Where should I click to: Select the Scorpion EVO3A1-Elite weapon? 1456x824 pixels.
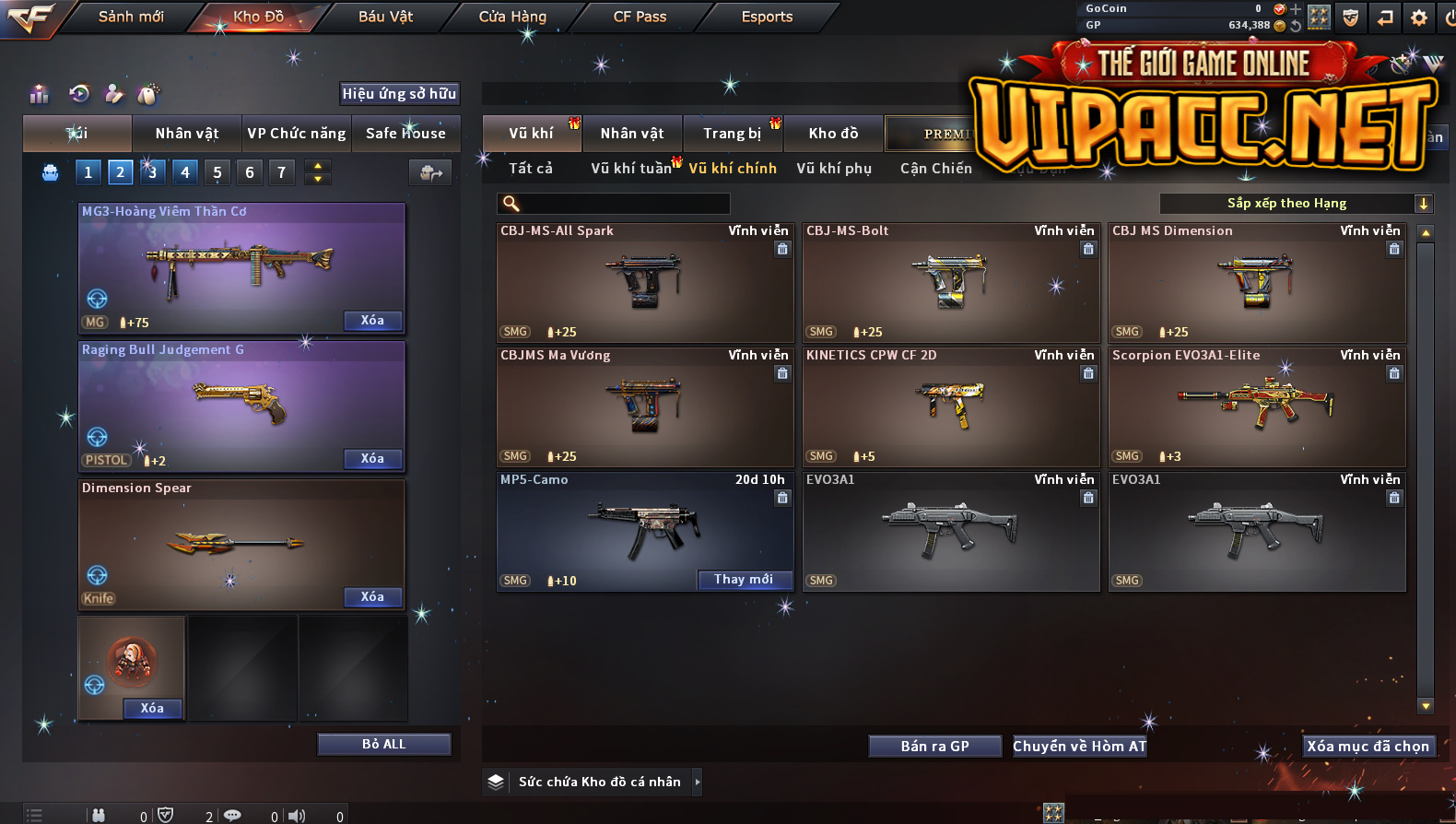pyautogui.click(x=1256, y=406)
